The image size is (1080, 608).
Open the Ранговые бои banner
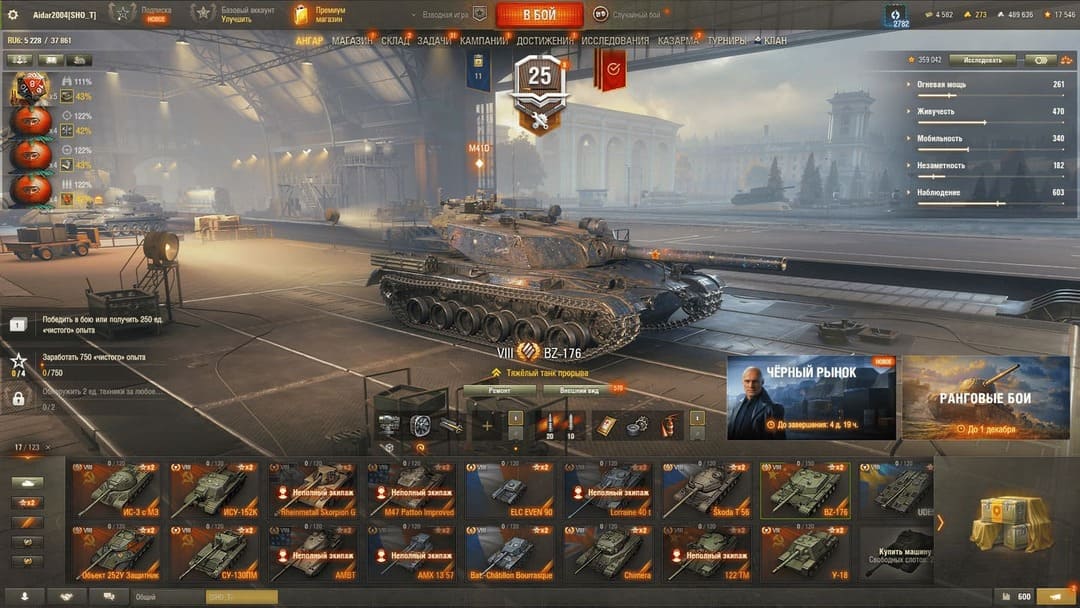[x=985, y=397]
